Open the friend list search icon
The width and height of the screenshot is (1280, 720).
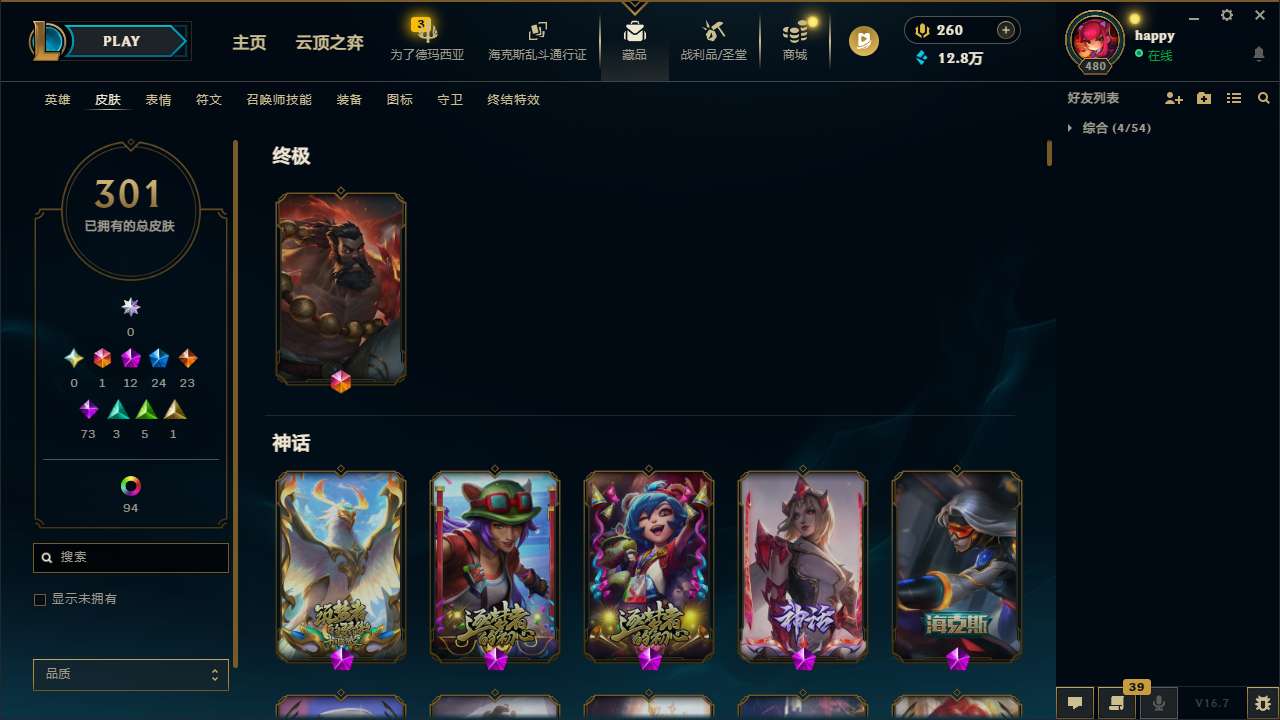(1263, 98)
